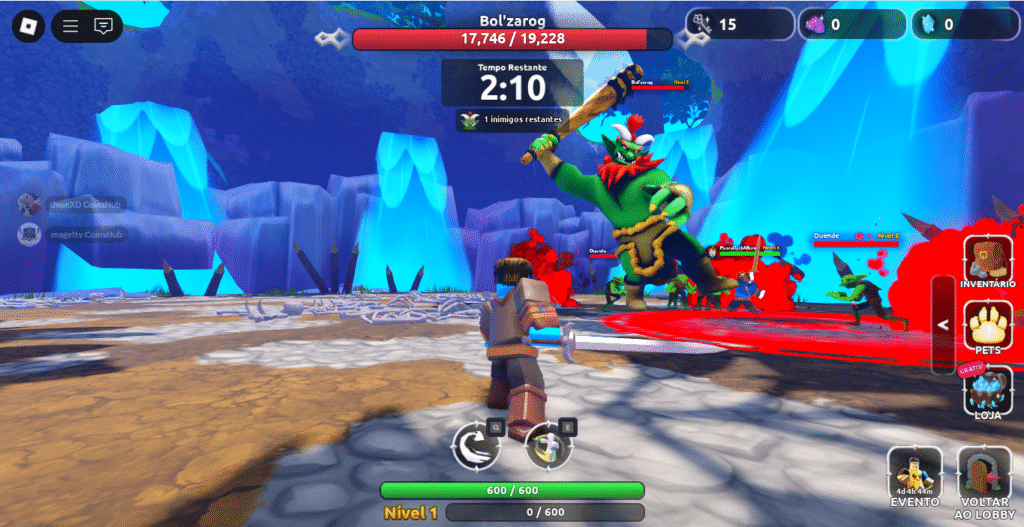1024x527 pixels.
Task: Activate the spinning slash ability
Action: [x=547, y=444]
